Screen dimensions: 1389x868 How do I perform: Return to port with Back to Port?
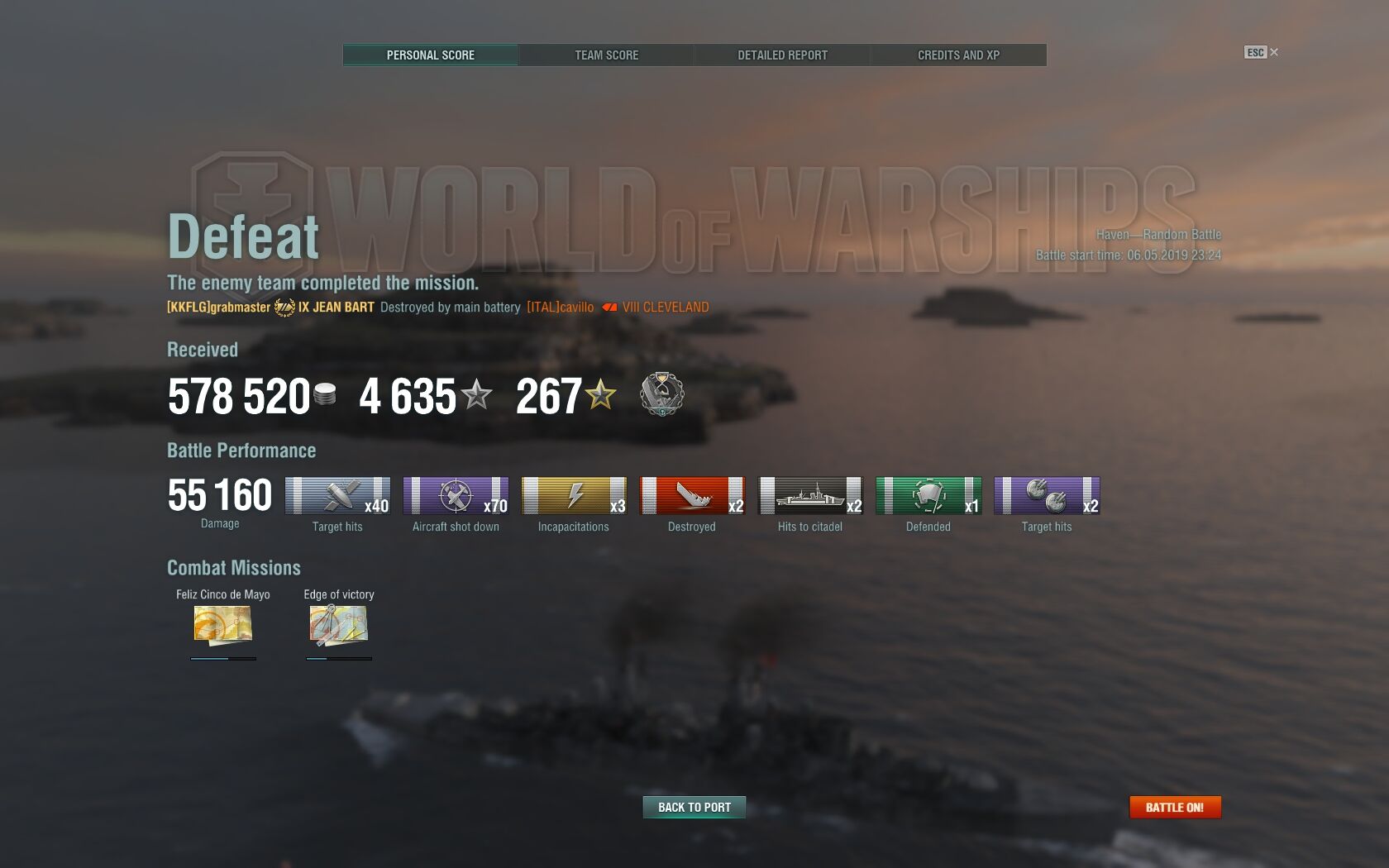tap(694, 808)
